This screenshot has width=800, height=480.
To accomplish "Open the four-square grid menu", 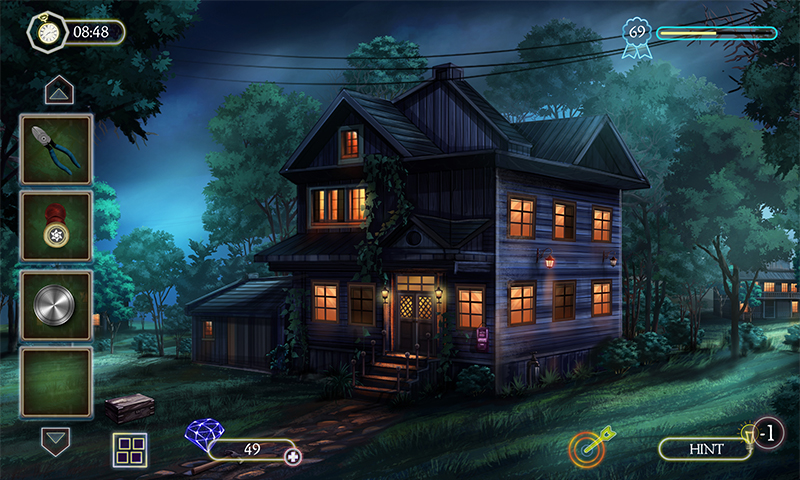I will [x=129, y=451].
